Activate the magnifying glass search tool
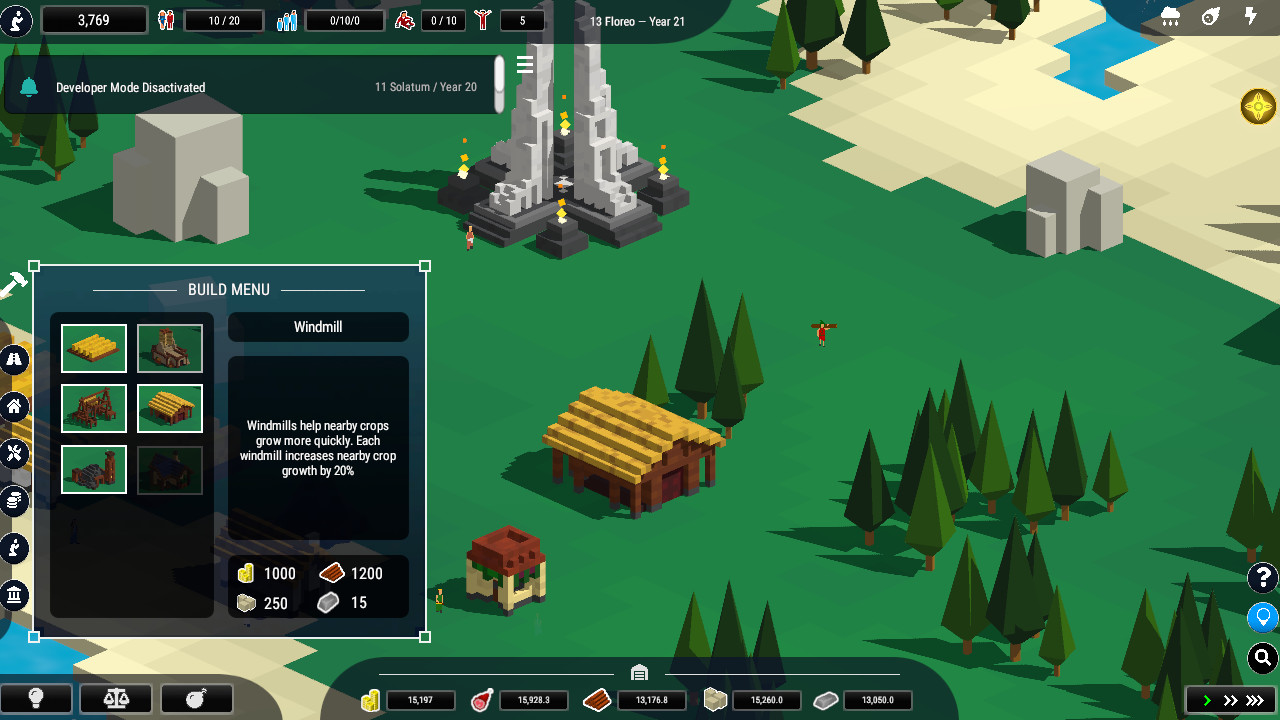This screenshot has width=1280, height=720. point(1260,658)
